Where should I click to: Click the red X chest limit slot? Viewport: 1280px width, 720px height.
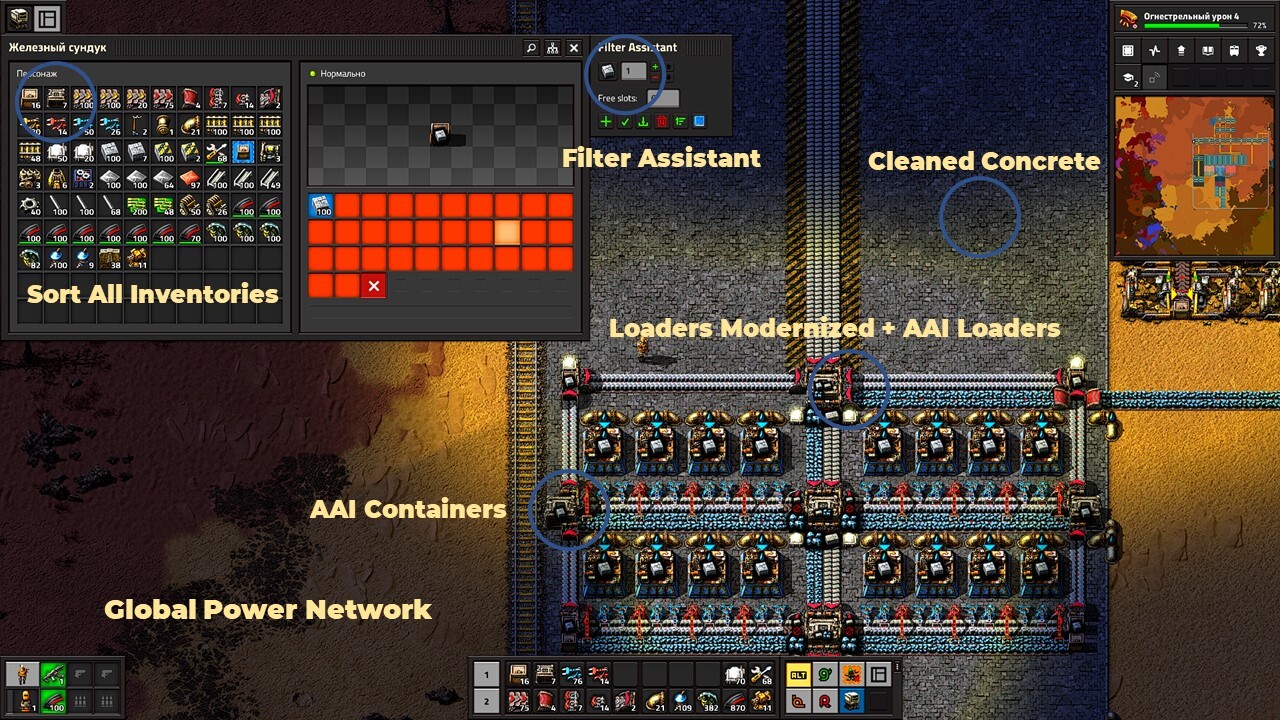374,286
